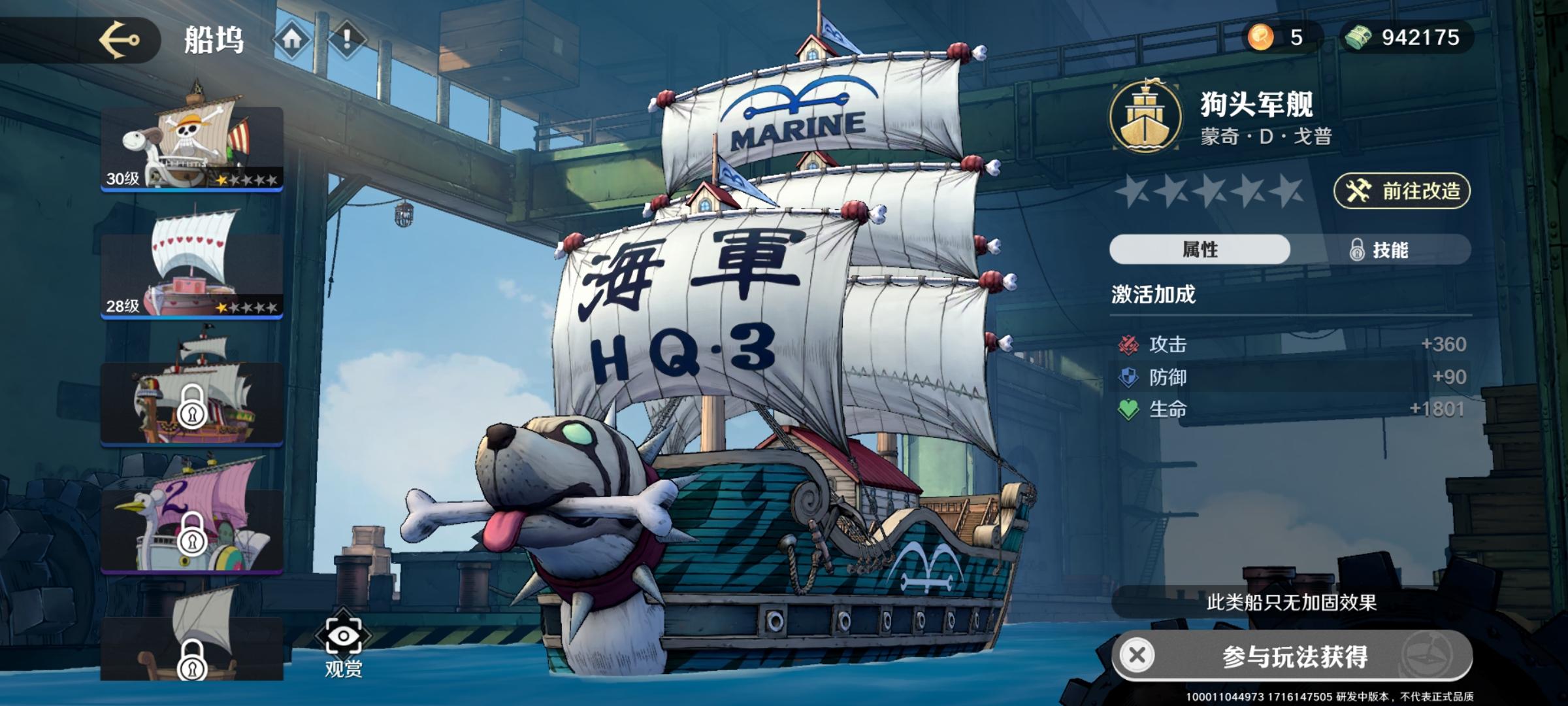Open the exclamation mark info button
1568x706 pixels.
point(347,40)
